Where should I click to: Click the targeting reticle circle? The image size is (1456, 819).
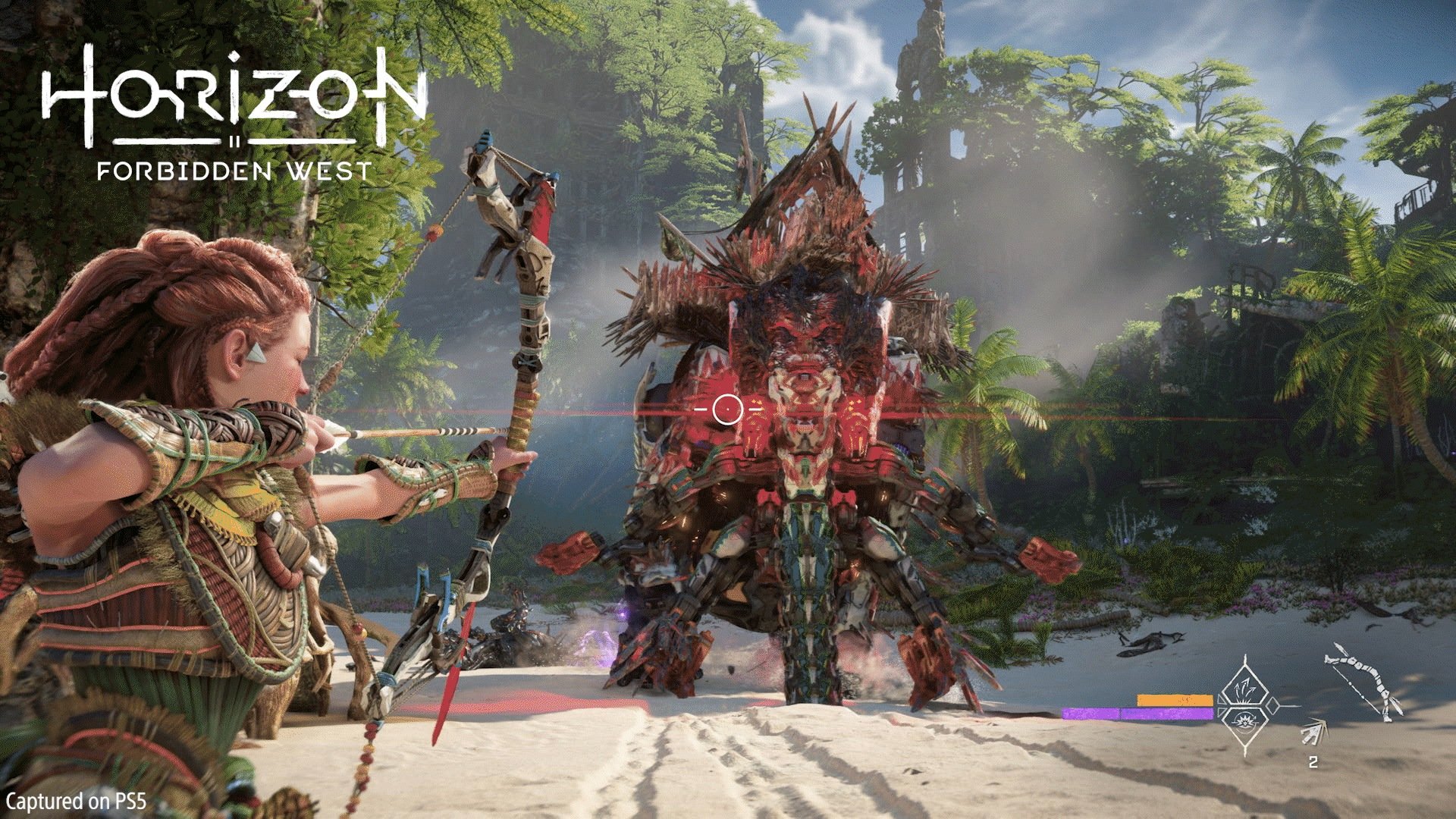coord(730,410)
